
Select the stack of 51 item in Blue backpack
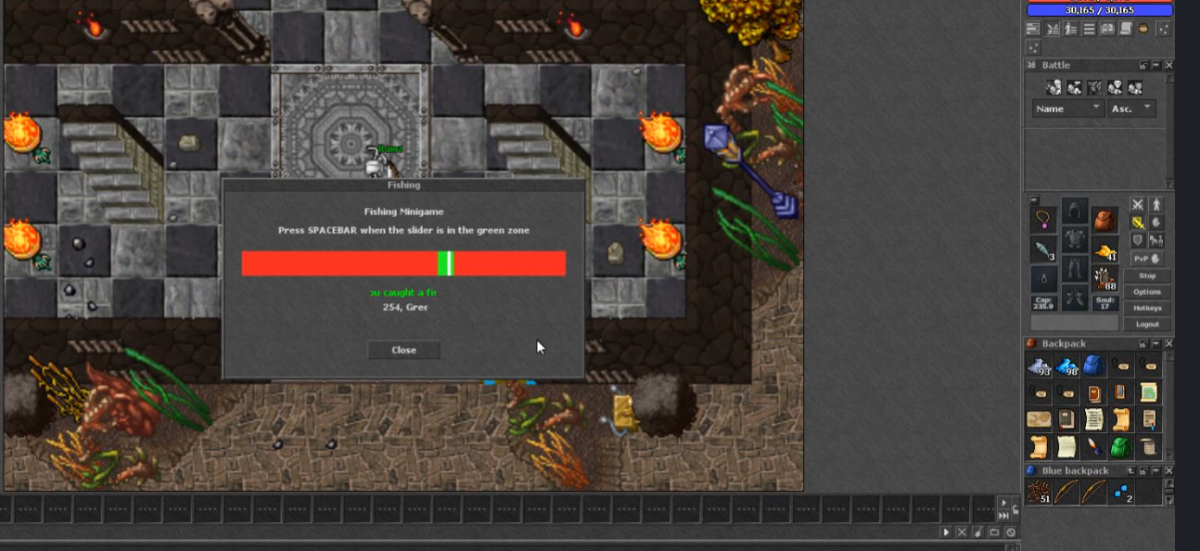click(1040, 492)
